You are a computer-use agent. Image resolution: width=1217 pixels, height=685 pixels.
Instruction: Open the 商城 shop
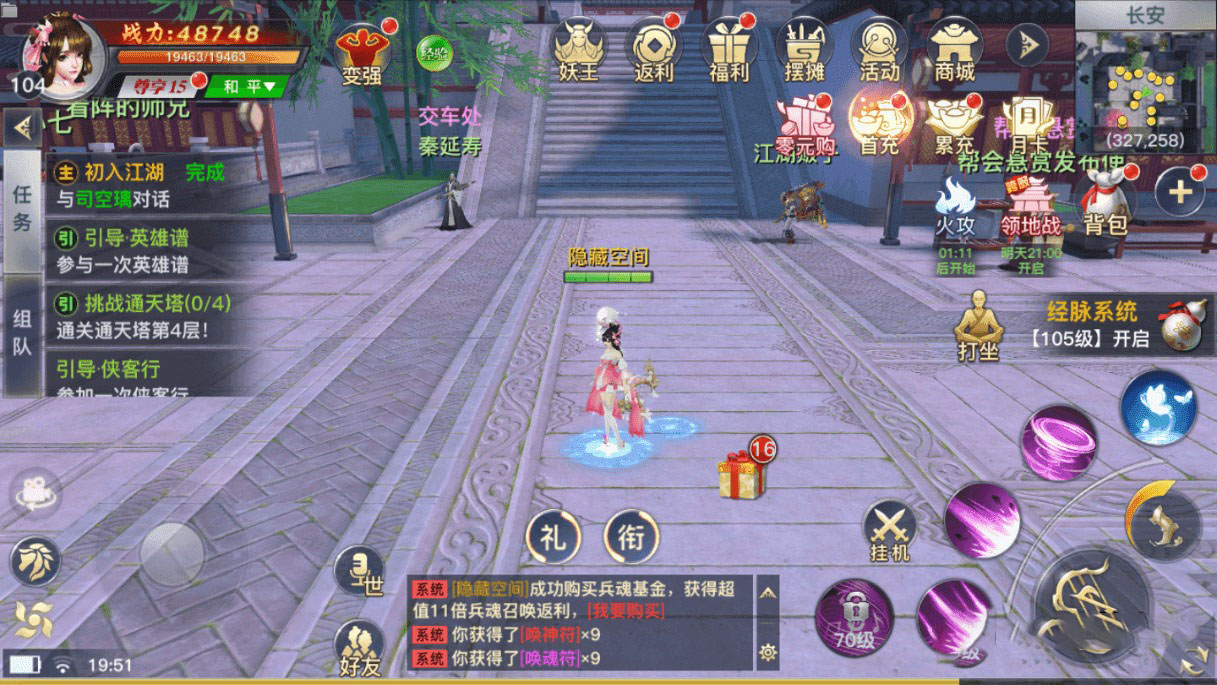[x=954, y=50]
